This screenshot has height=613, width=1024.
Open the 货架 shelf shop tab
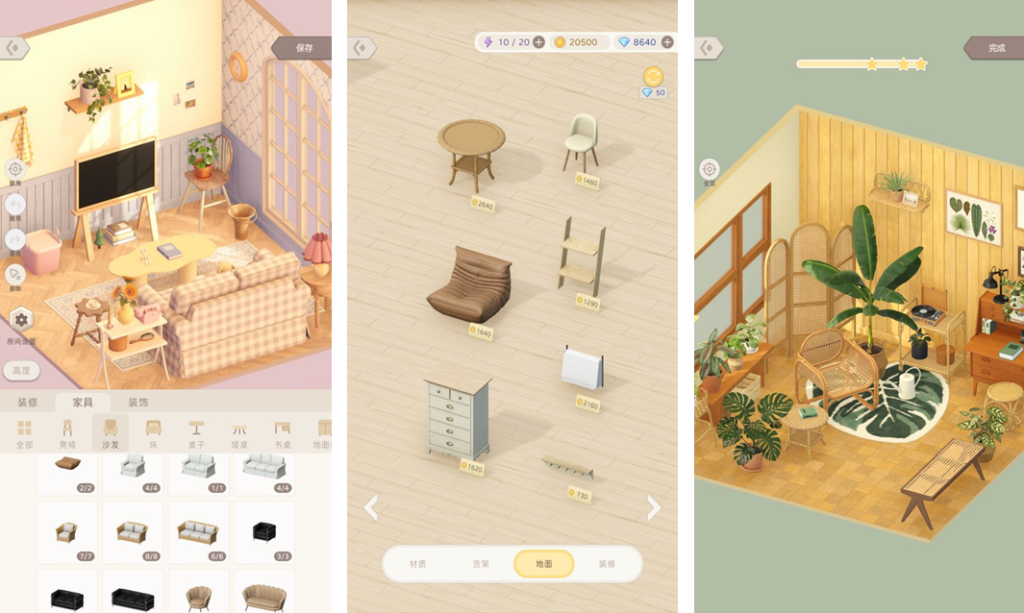(480, 564)
